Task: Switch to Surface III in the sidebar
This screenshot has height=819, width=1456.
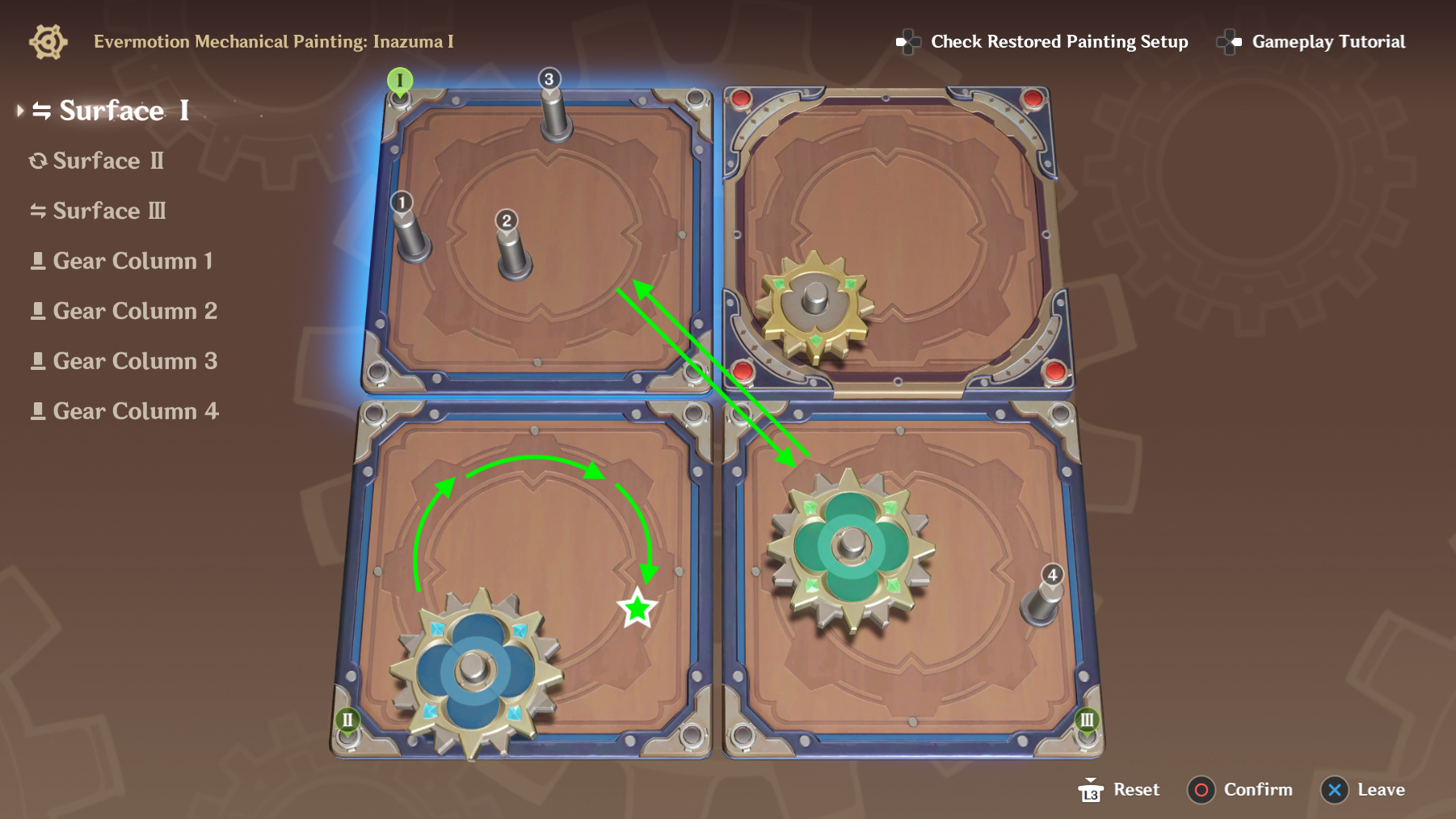Action: [x=109, y=211]
